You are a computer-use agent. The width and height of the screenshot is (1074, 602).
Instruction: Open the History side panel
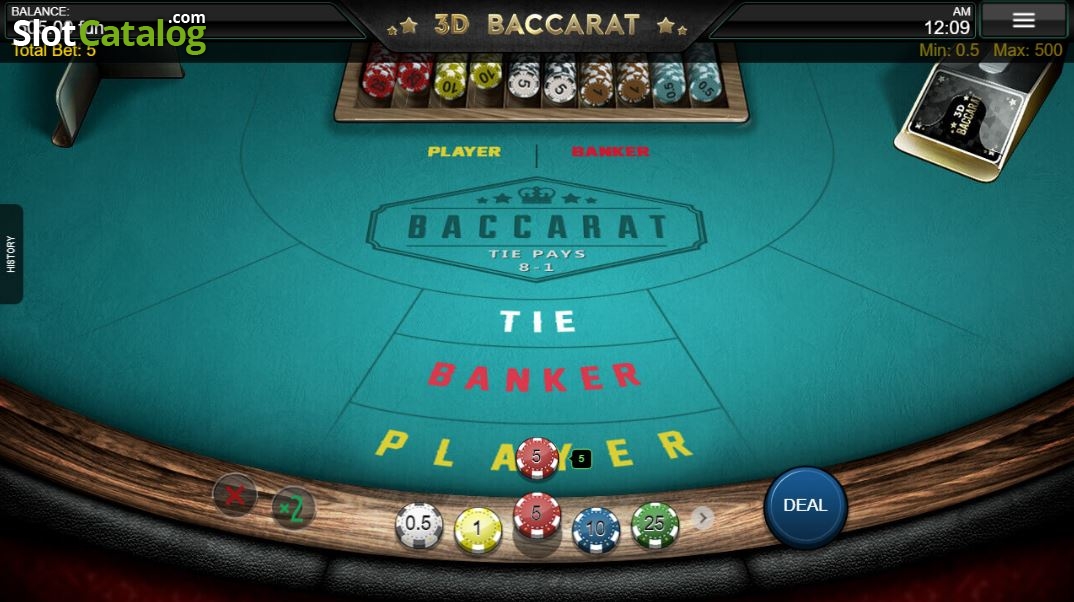pyautogui.click(x=11, y=254)
